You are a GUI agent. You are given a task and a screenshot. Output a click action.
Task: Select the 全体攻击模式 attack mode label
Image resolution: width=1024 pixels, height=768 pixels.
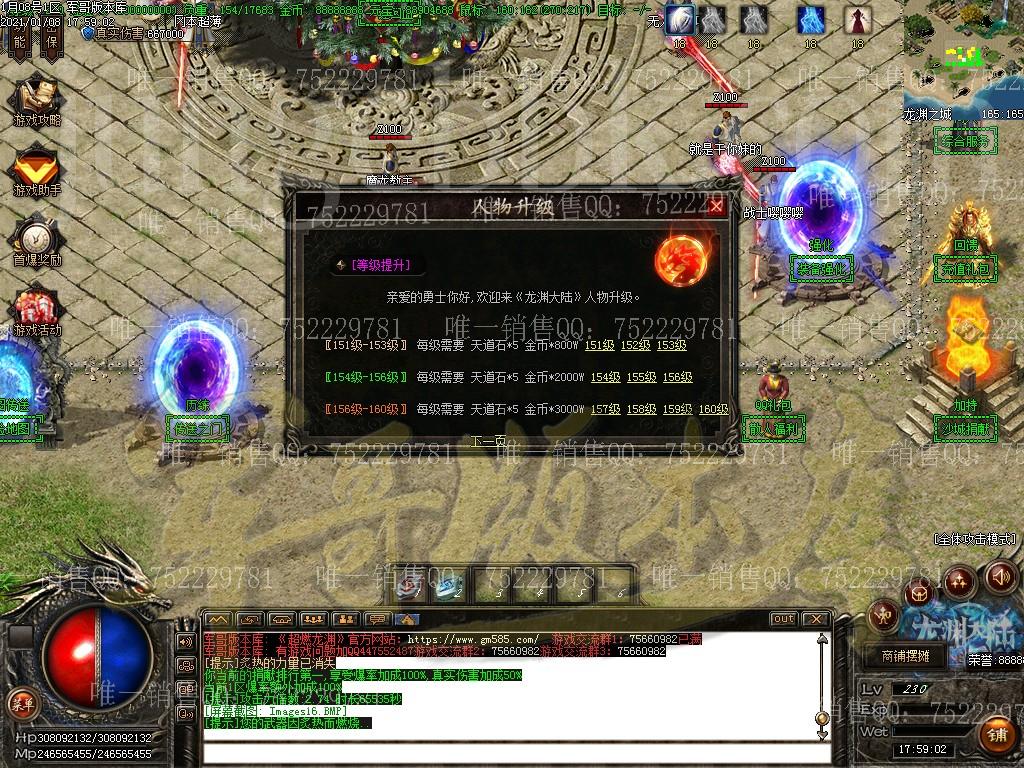coord(975,539)
